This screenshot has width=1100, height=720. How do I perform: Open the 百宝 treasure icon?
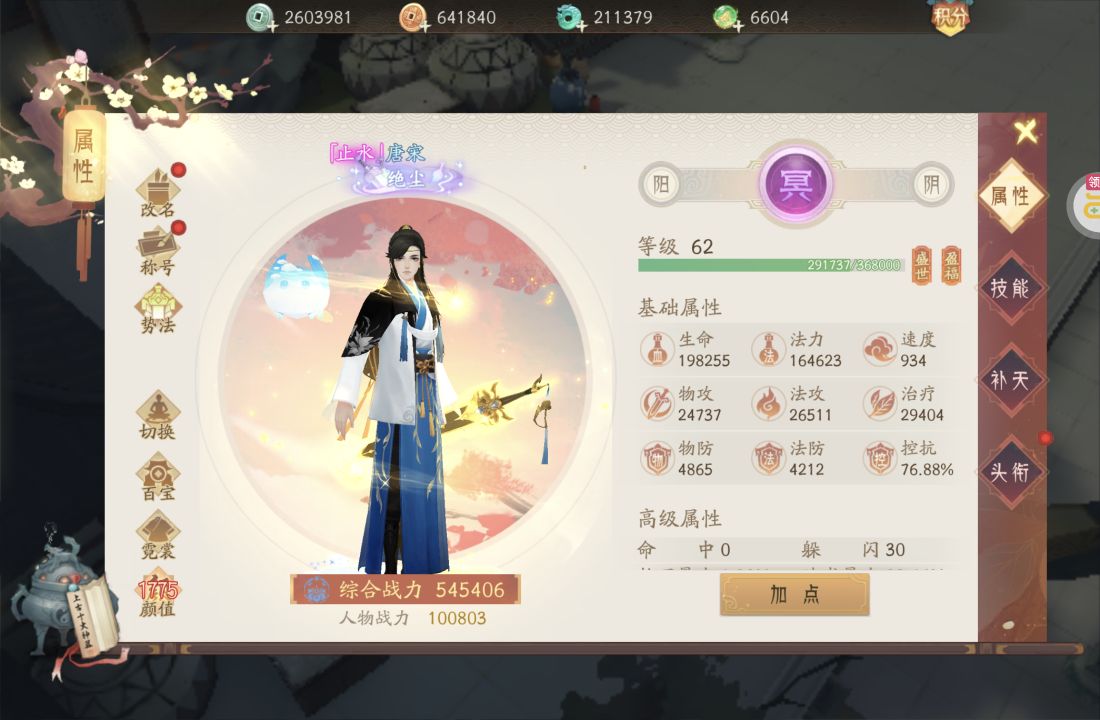(158, 474)
